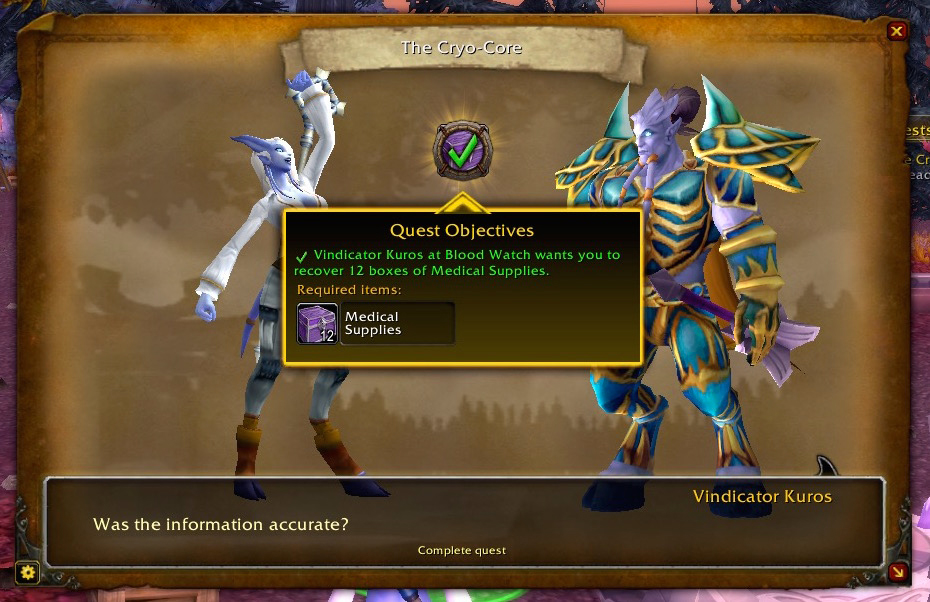930x602 pixels.
Task: Click the red arrow corner button
Action: (x=897, y=572)
